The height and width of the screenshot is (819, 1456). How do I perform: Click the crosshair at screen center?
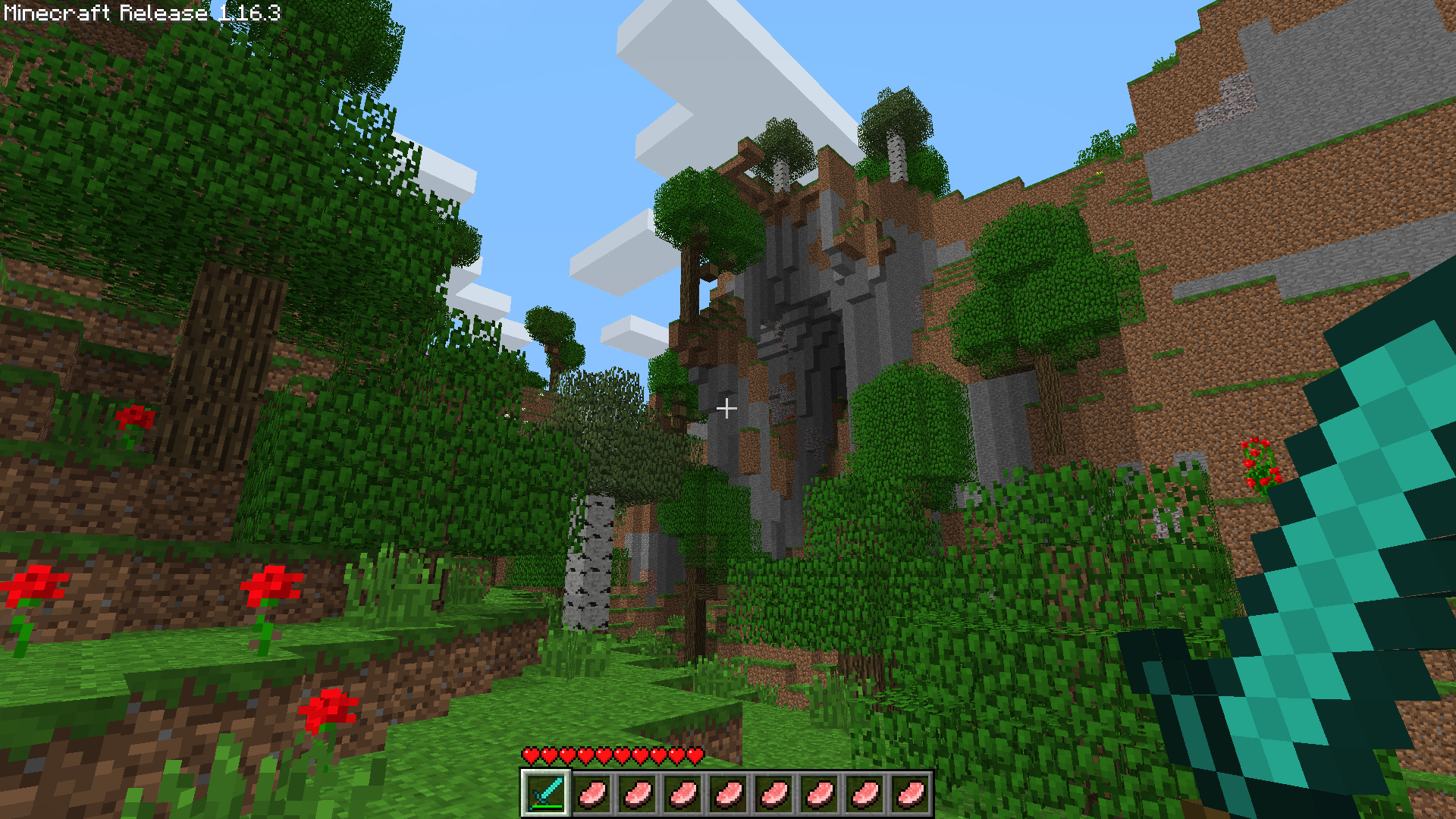728,409
